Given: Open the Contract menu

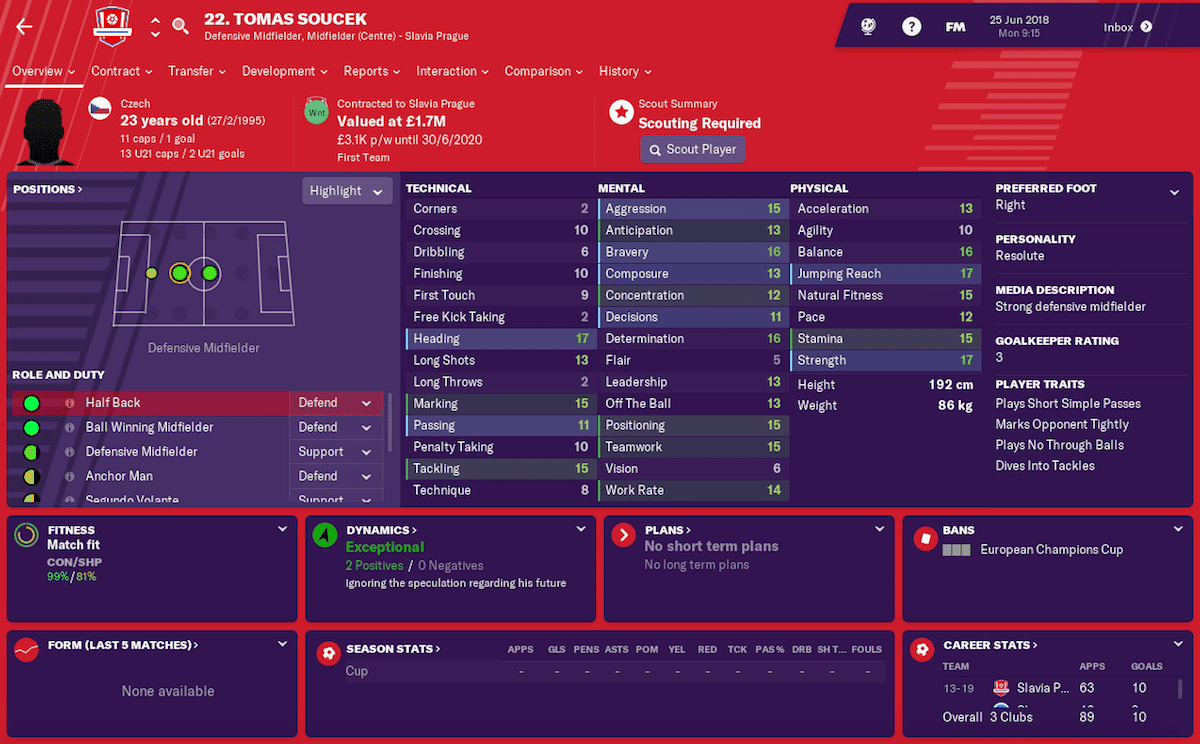Looking at the screenshot, I should click(x=121, y=71).
